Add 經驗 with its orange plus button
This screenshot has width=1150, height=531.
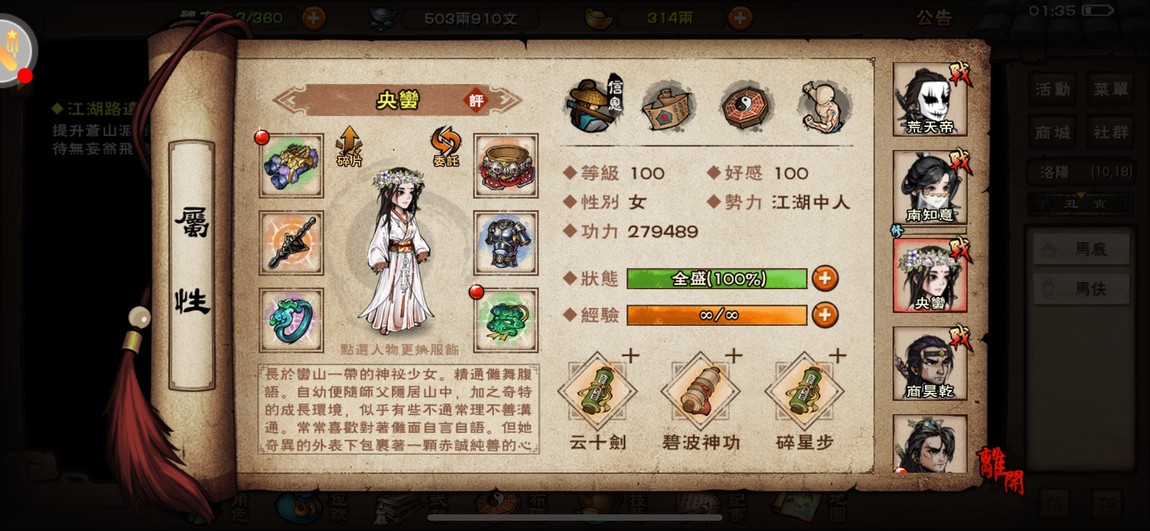click(825, 315)
